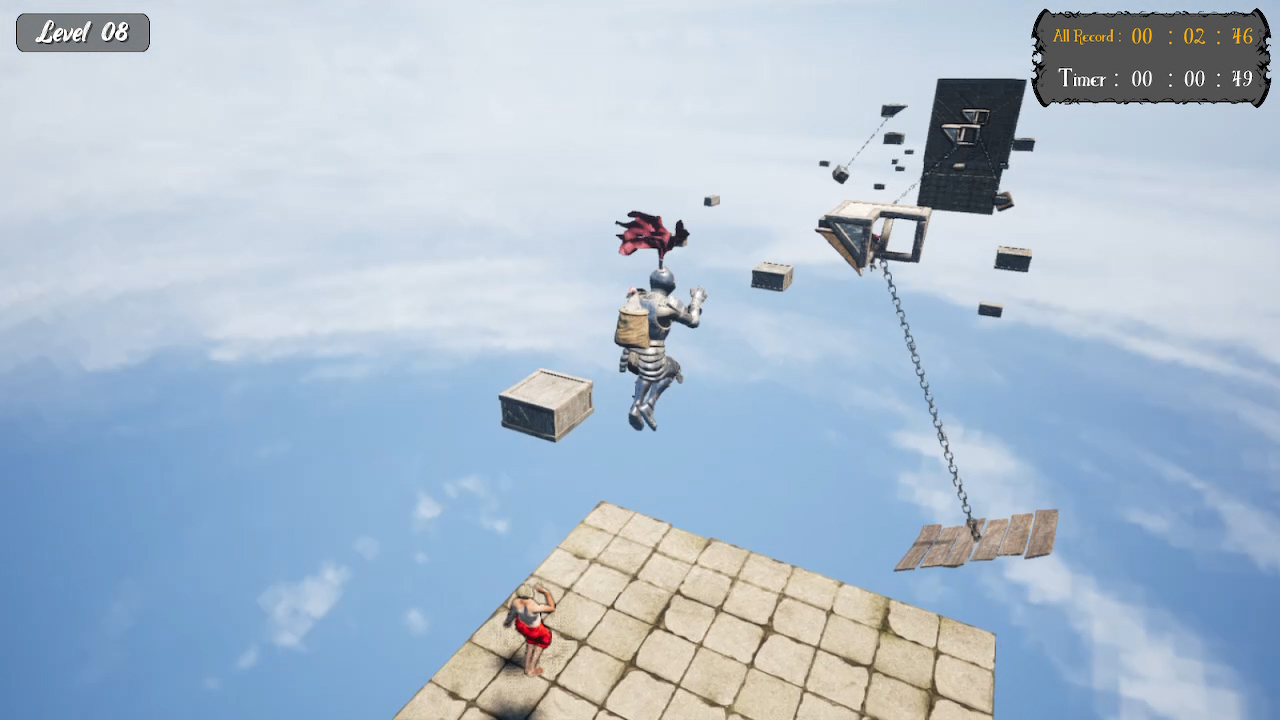
Task: Click the Level 08 badge
Action: pos(82,31)
